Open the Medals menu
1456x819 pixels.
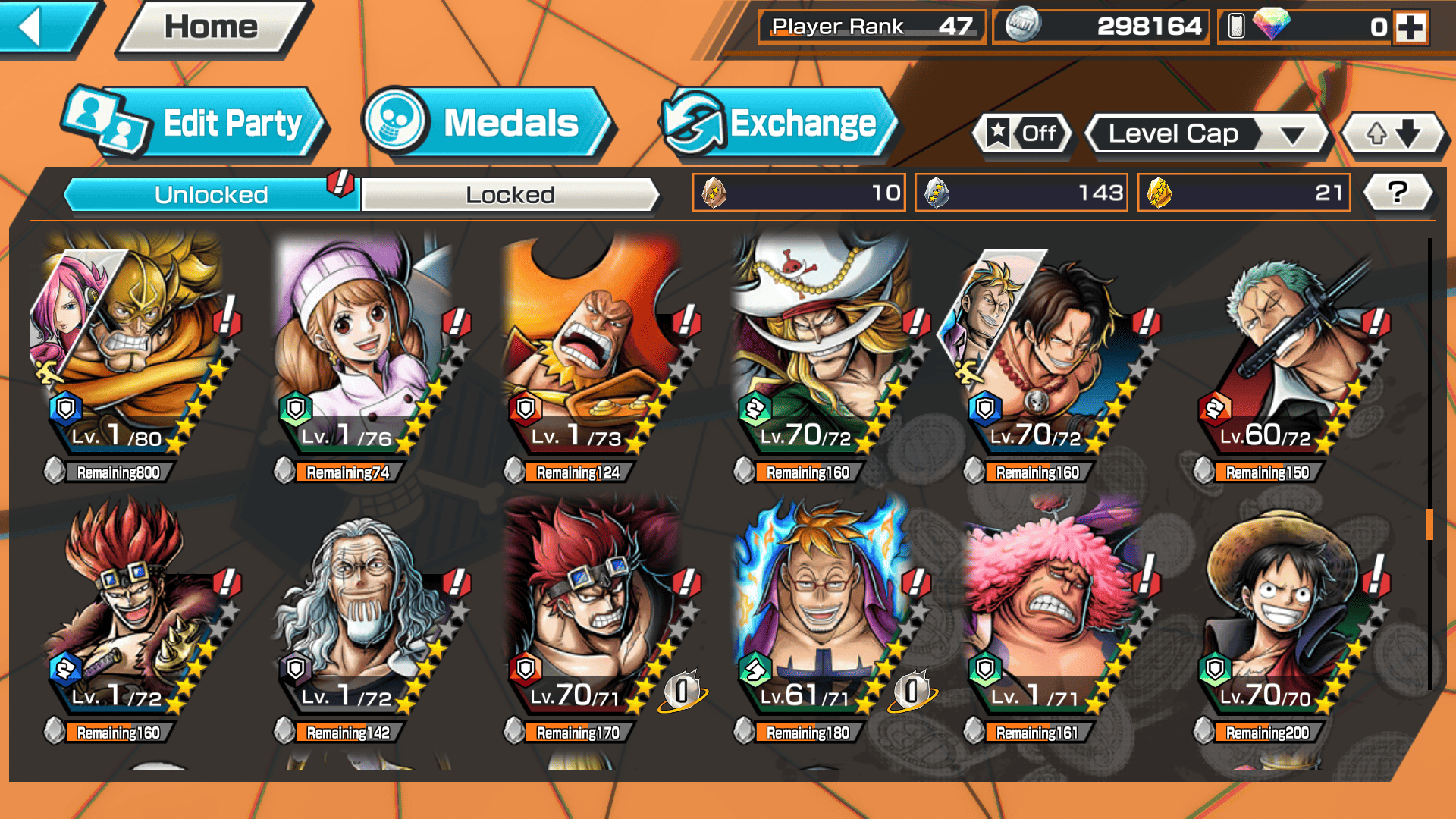[488, 124]
